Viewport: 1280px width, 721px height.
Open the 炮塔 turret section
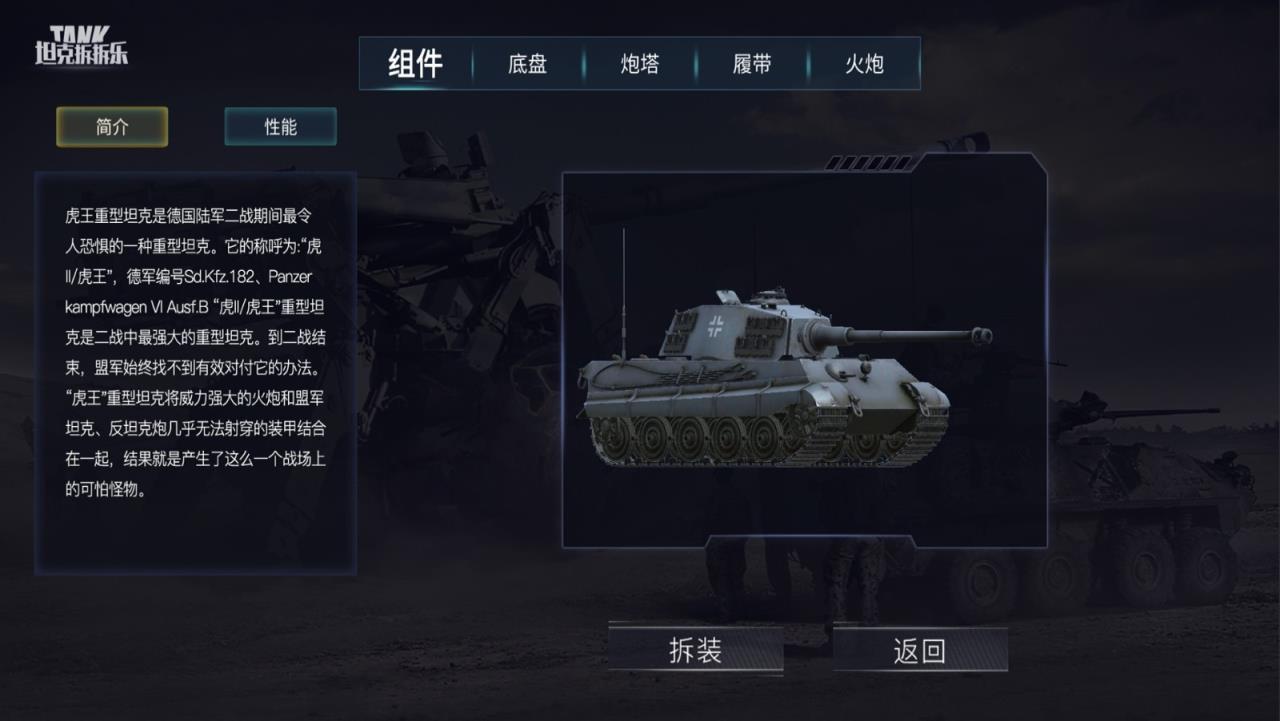click(639, 63)
